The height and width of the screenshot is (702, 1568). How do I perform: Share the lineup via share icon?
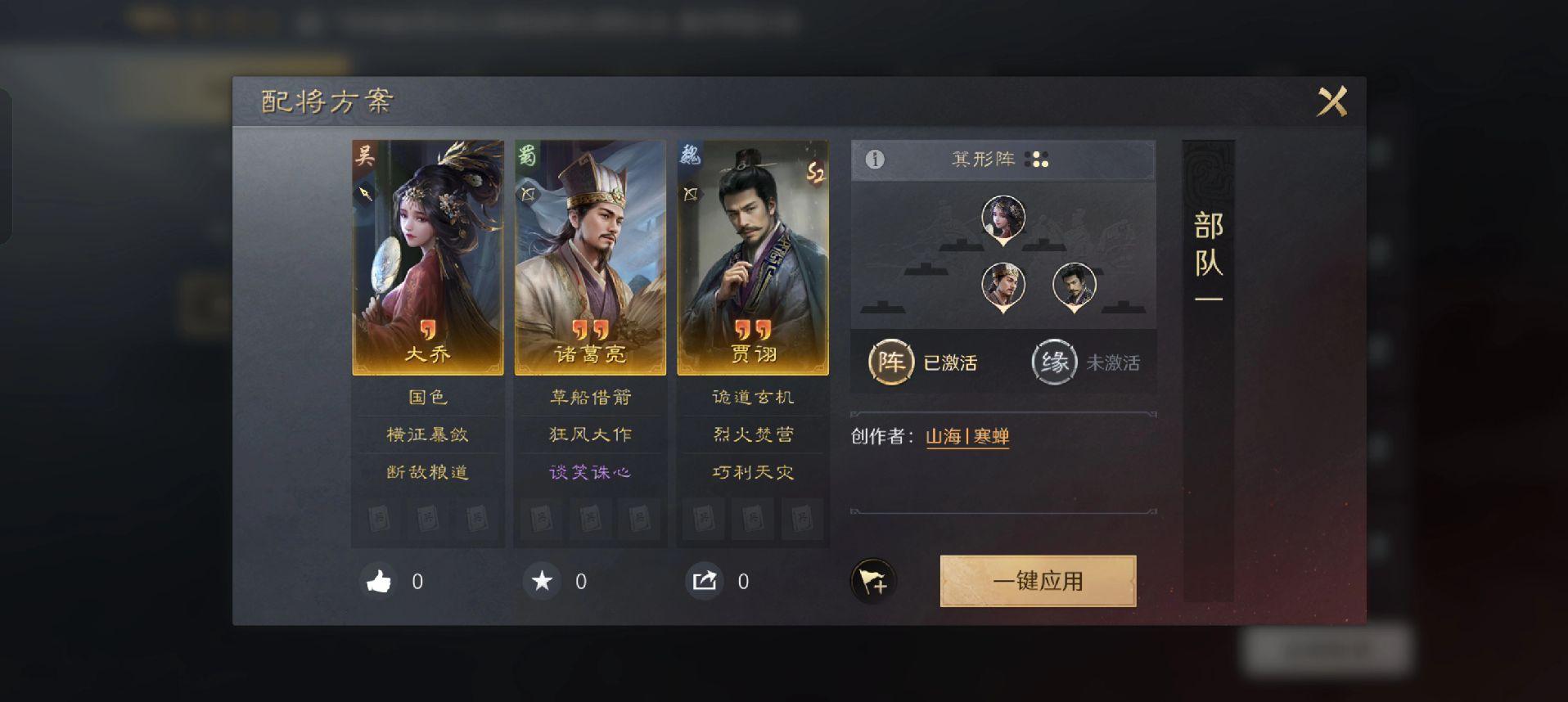pyautogui.click(x=704, y=582)
